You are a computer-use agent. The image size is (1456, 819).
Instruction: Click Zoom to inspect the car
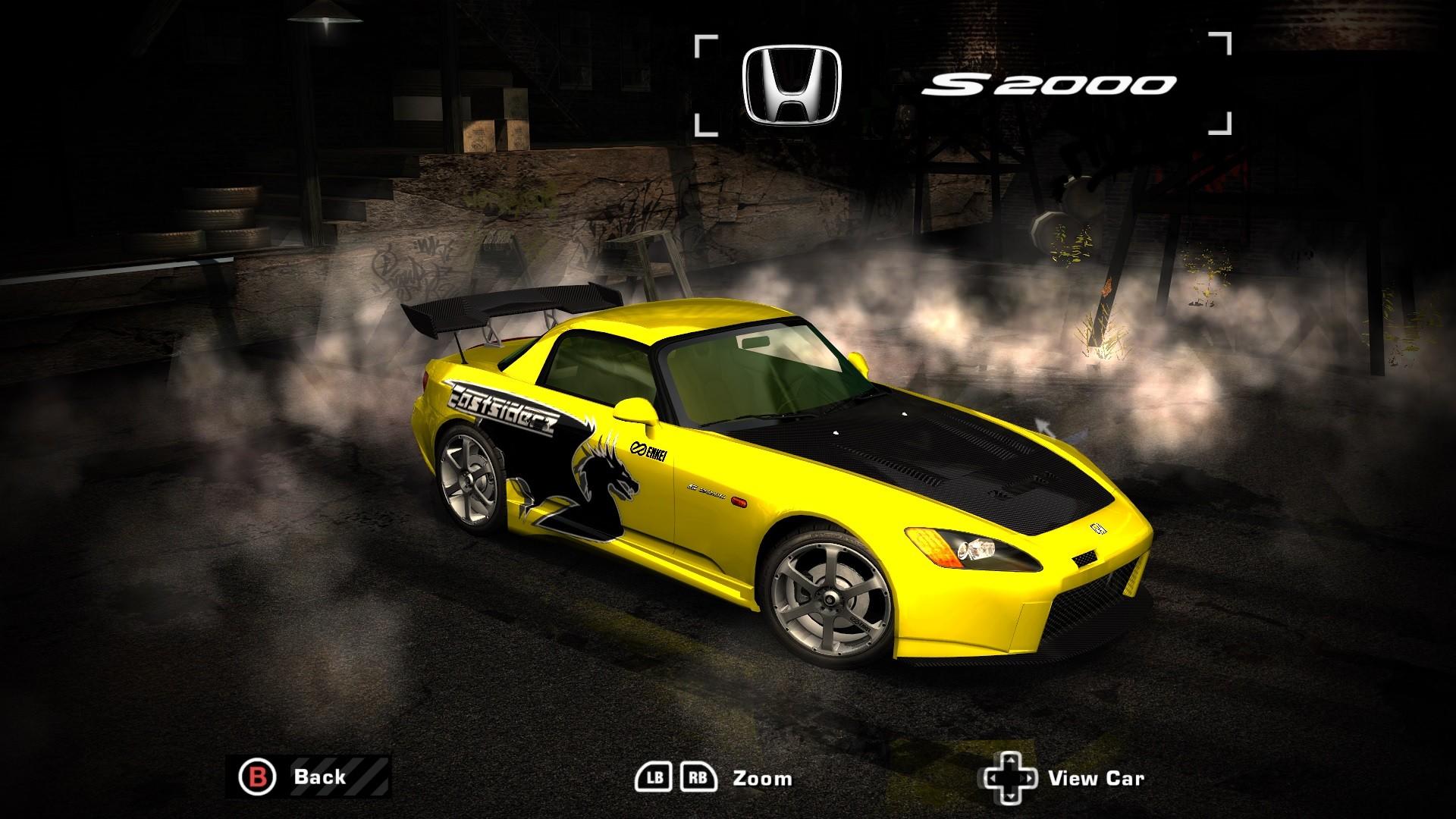point(762,776)
